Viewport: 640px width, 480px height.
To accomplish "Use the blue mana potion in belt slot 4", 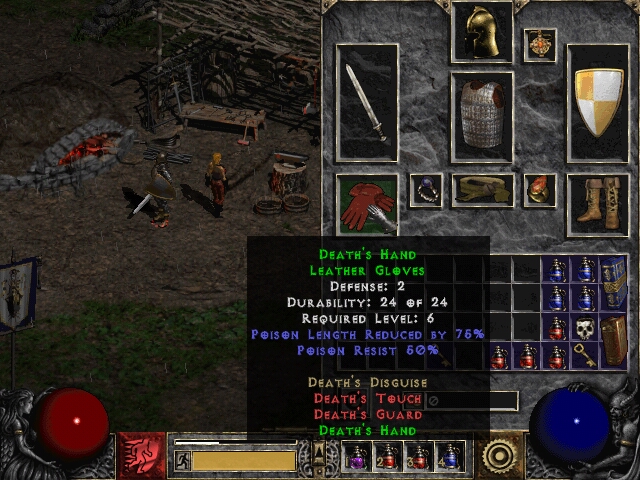I will (451, 456).
